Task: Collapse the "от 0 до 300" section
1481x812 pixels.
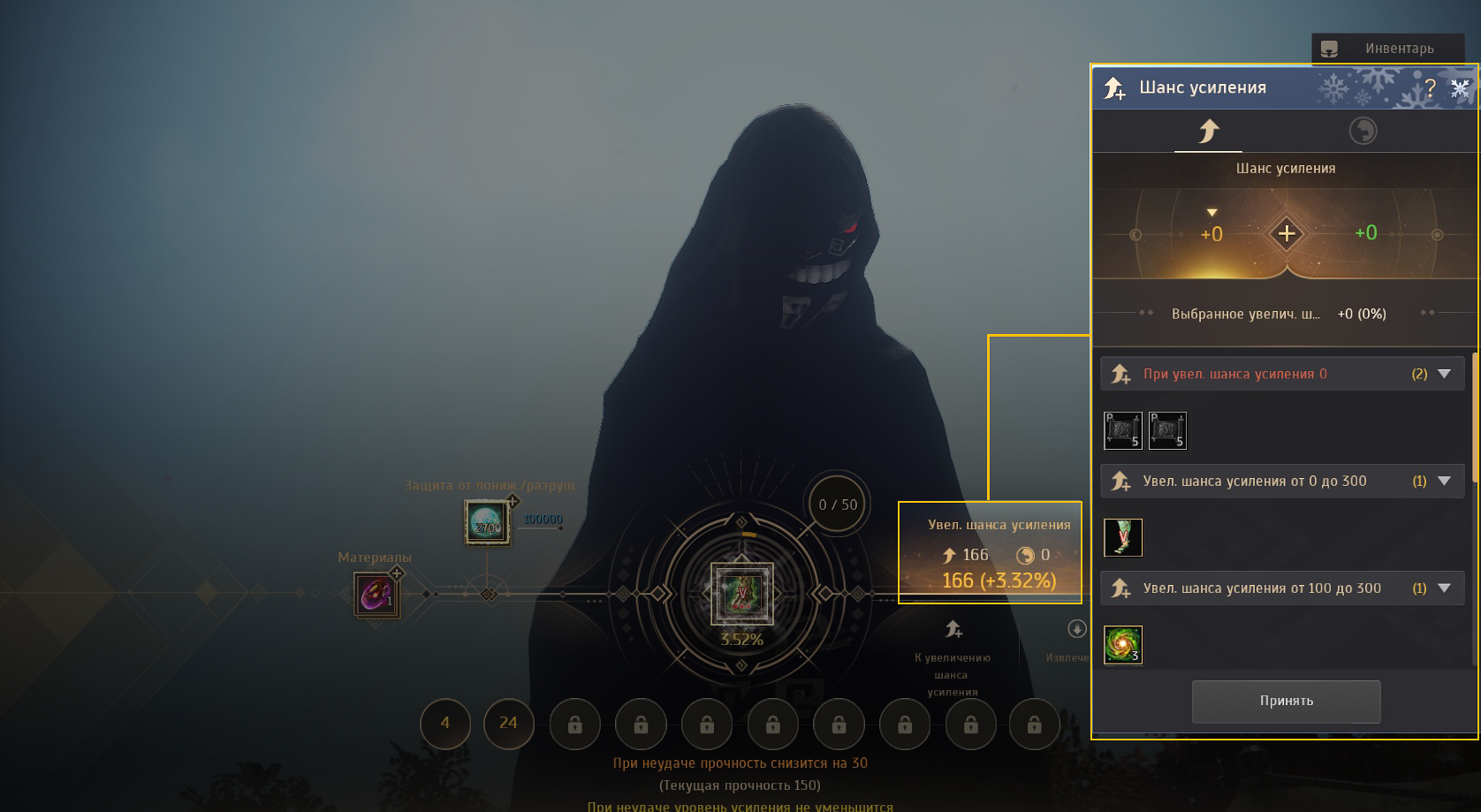Action: tap(1445, 482)
